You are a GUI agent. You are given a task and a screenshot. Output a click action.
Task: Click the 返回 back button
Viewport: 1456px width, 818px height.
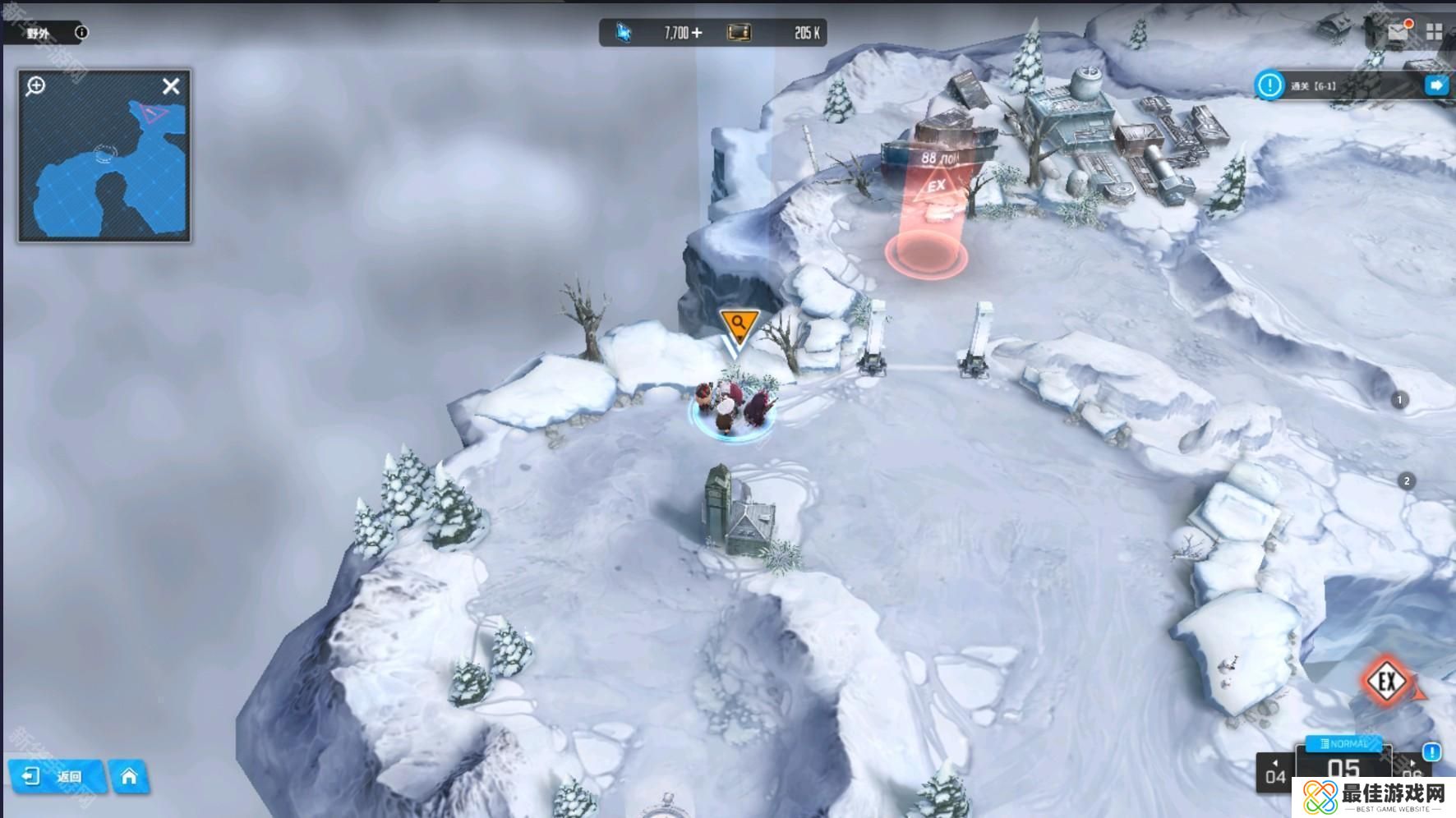pos(56,776)
